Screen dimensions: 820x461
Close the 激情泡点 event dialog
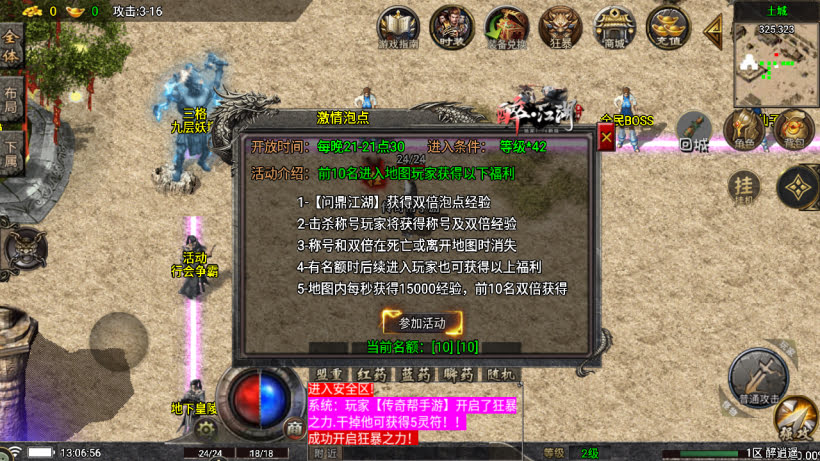tap(606, 138)
